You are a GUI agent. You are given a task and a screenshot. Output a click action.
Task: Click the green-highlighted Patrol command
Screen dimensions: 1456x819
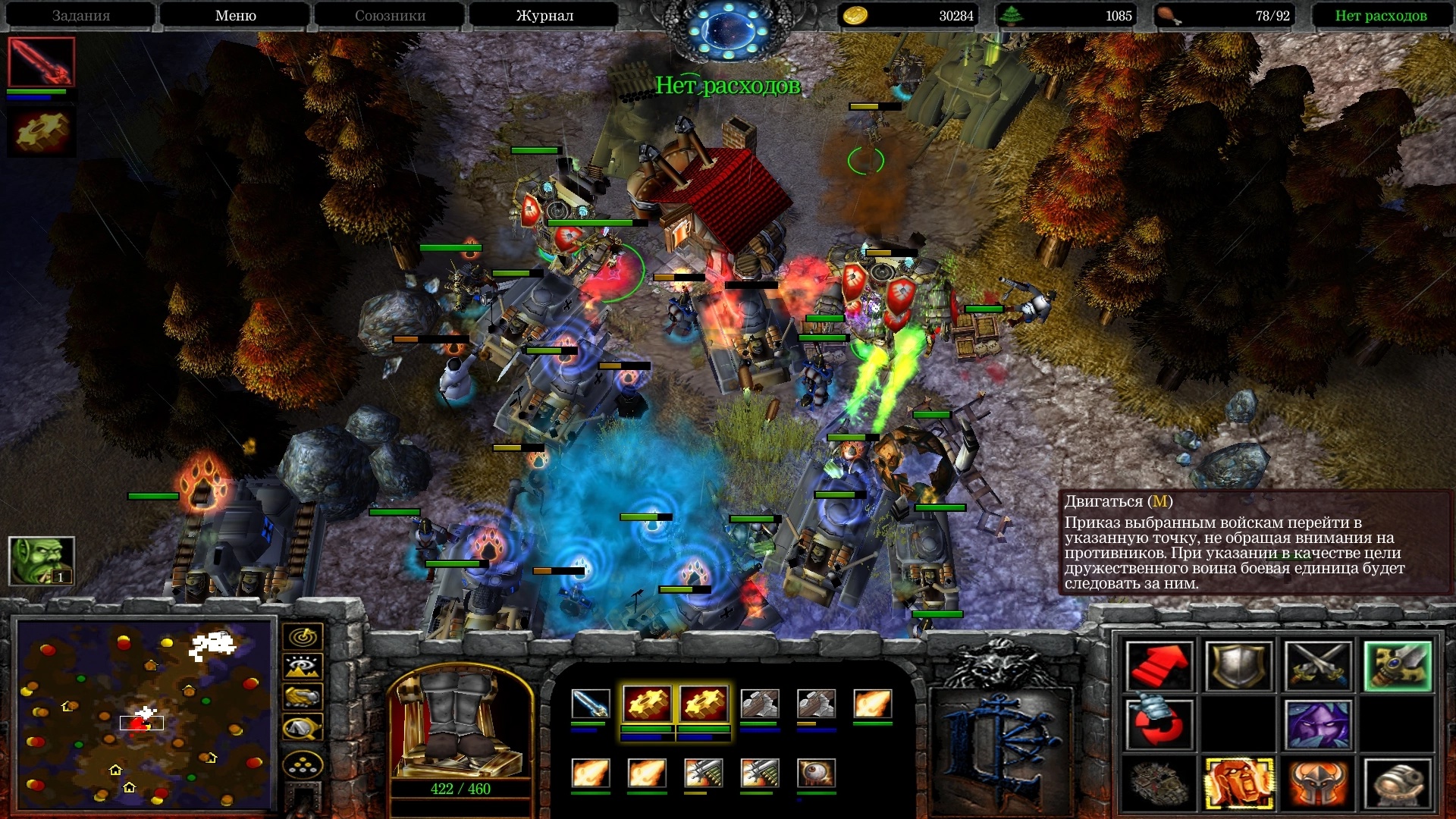click(1398, 667)
